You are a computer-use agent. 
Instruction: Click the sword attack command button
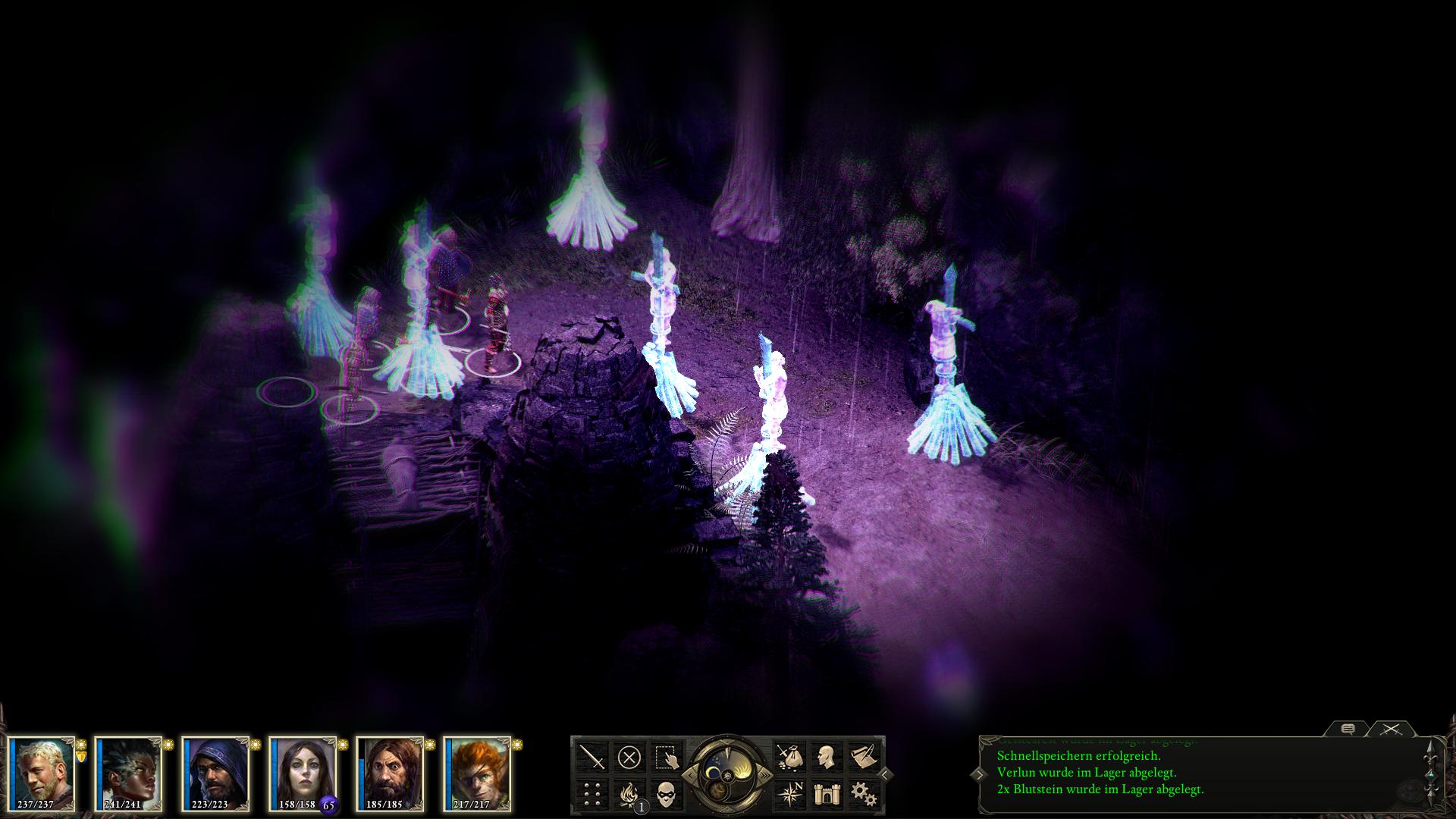coord(593,757)
